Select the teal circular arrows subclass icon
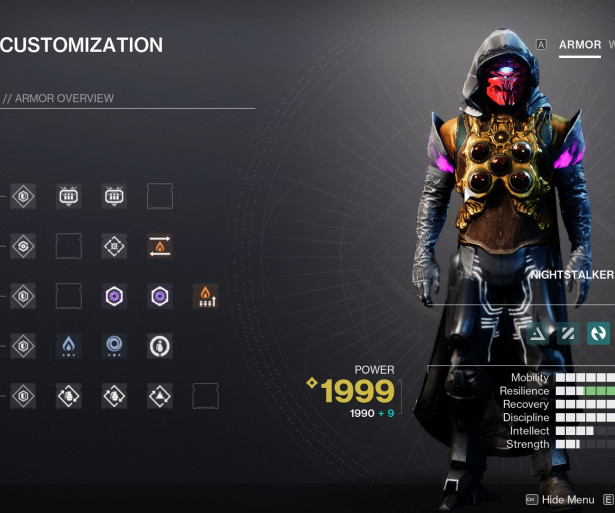This screenshot has height=513, width=615. (x=598, y=334)
